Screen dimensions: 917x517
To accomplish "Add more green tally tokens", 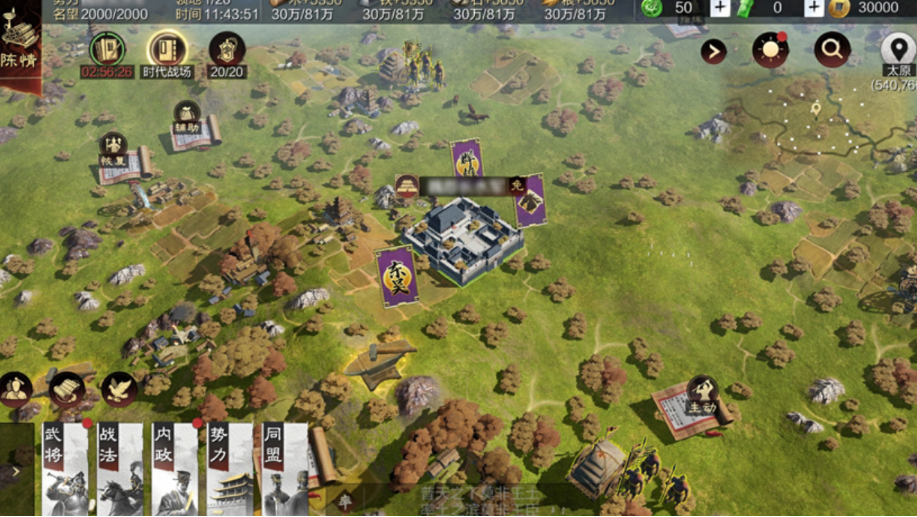I will (814, 8).
